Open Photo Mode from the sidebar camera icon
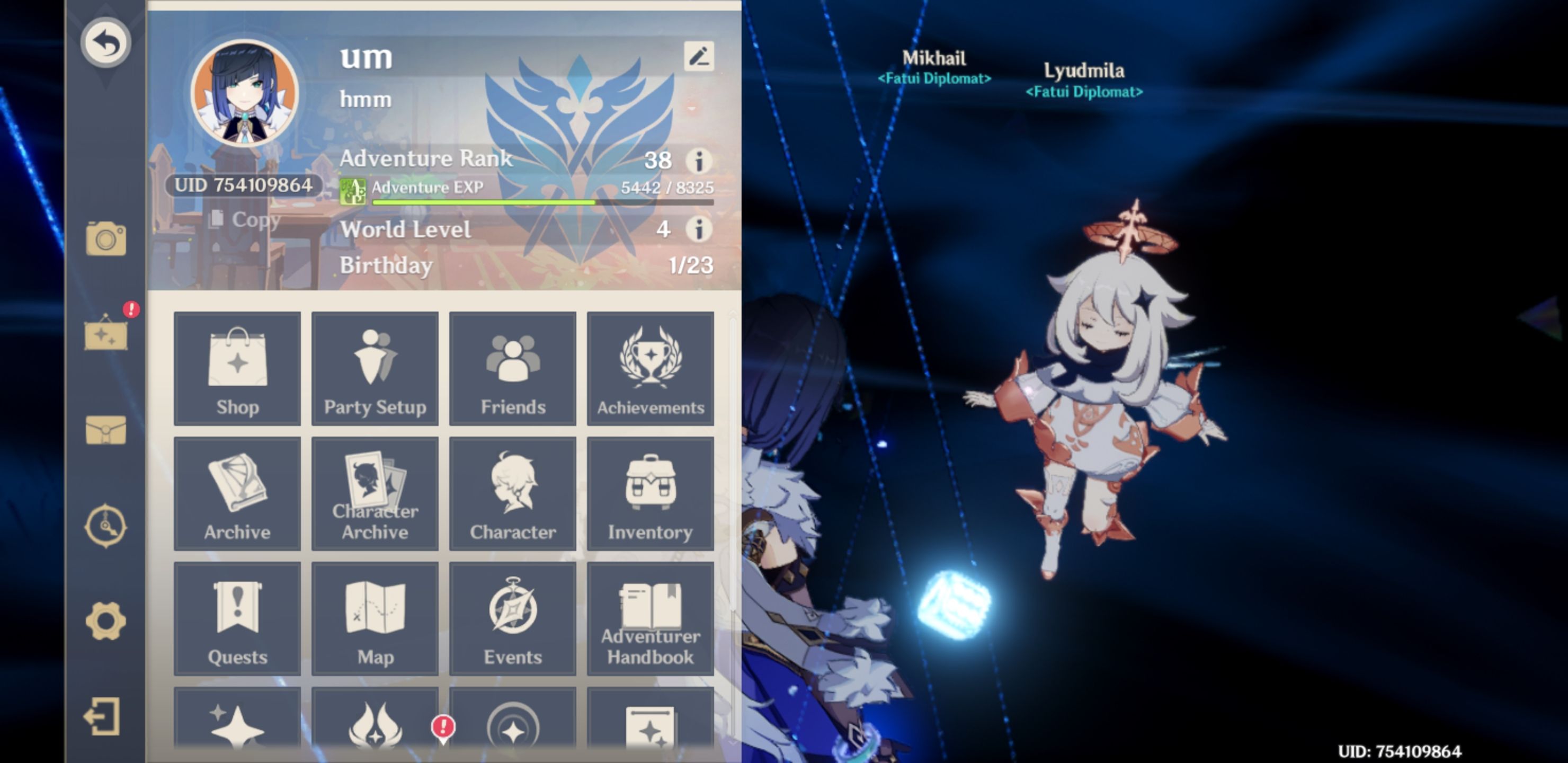 (106, 239)
